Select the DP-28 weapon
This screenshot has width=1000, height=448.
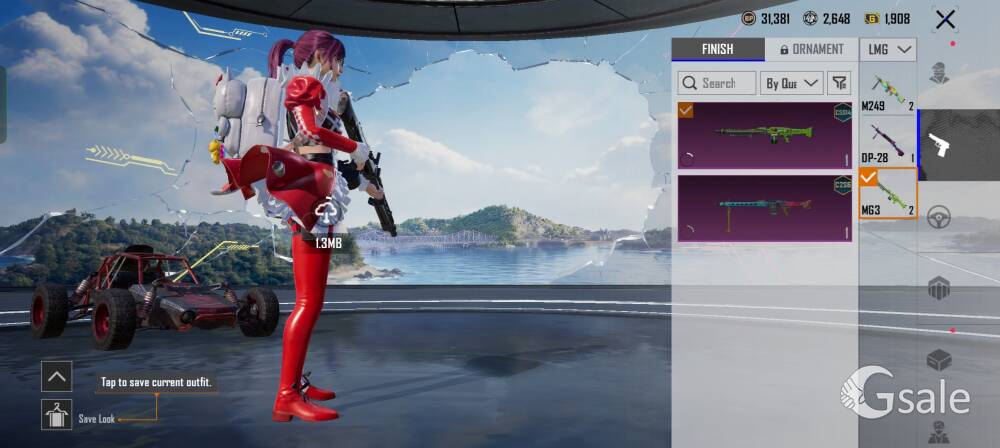pos(888,141)
